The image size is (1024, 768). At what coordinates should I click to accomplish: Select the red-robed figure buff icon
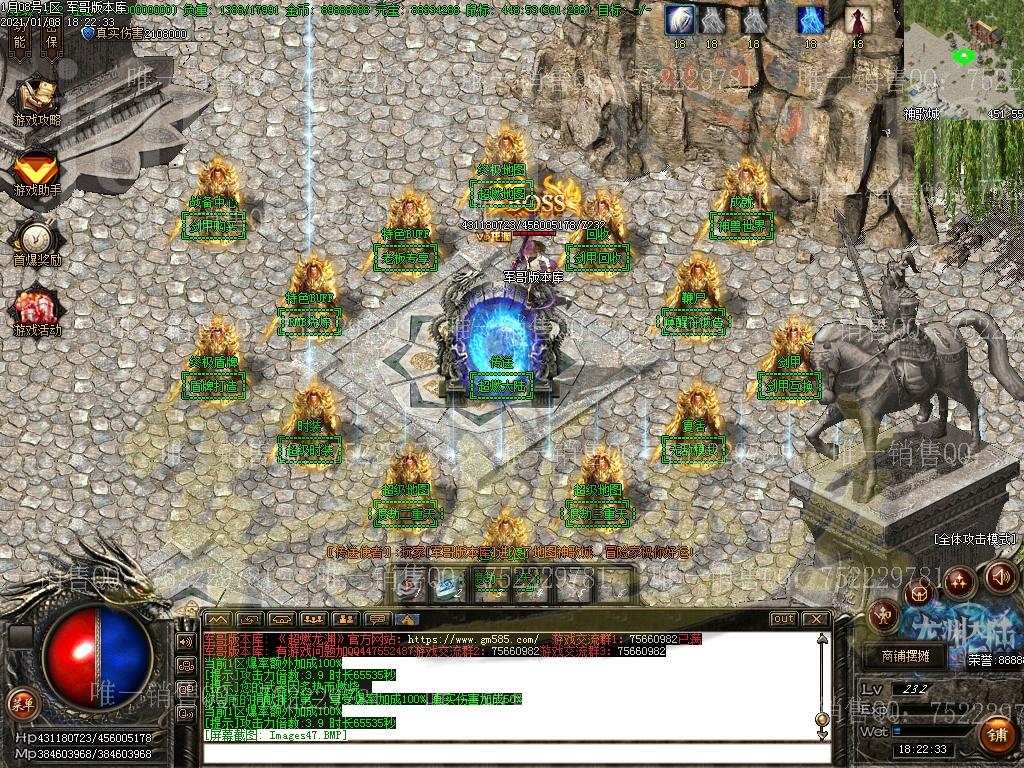click(x=857, y=20)
